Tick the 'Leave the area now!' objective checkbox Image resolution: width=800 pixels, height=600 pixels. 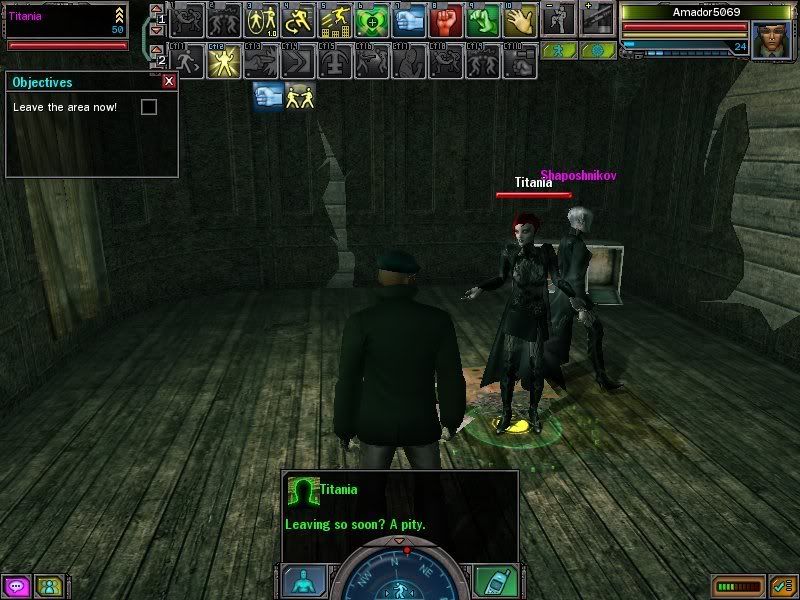click(x=149, y=107)
